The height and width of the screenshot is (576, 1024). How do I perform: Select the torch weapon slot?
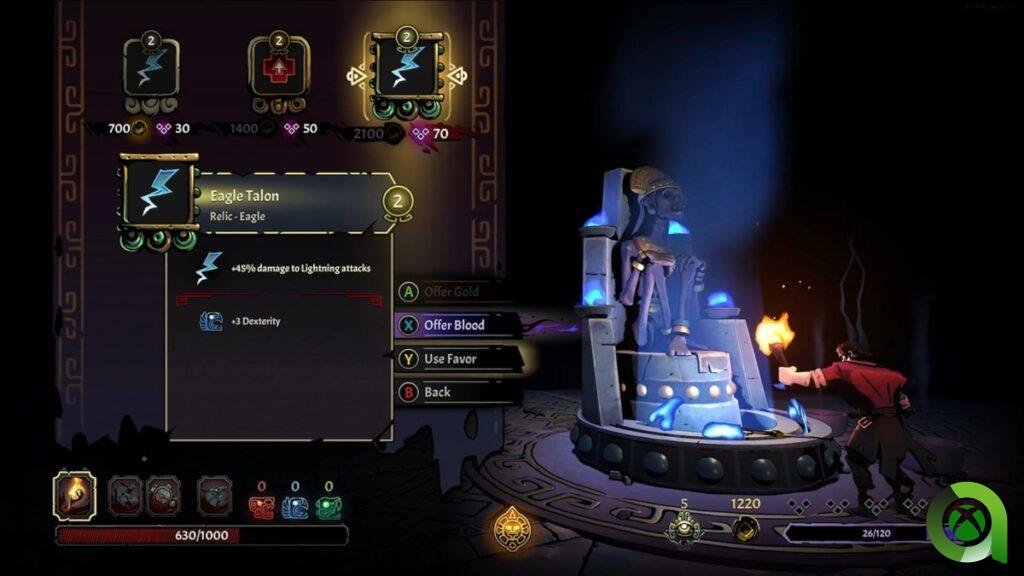74,495
